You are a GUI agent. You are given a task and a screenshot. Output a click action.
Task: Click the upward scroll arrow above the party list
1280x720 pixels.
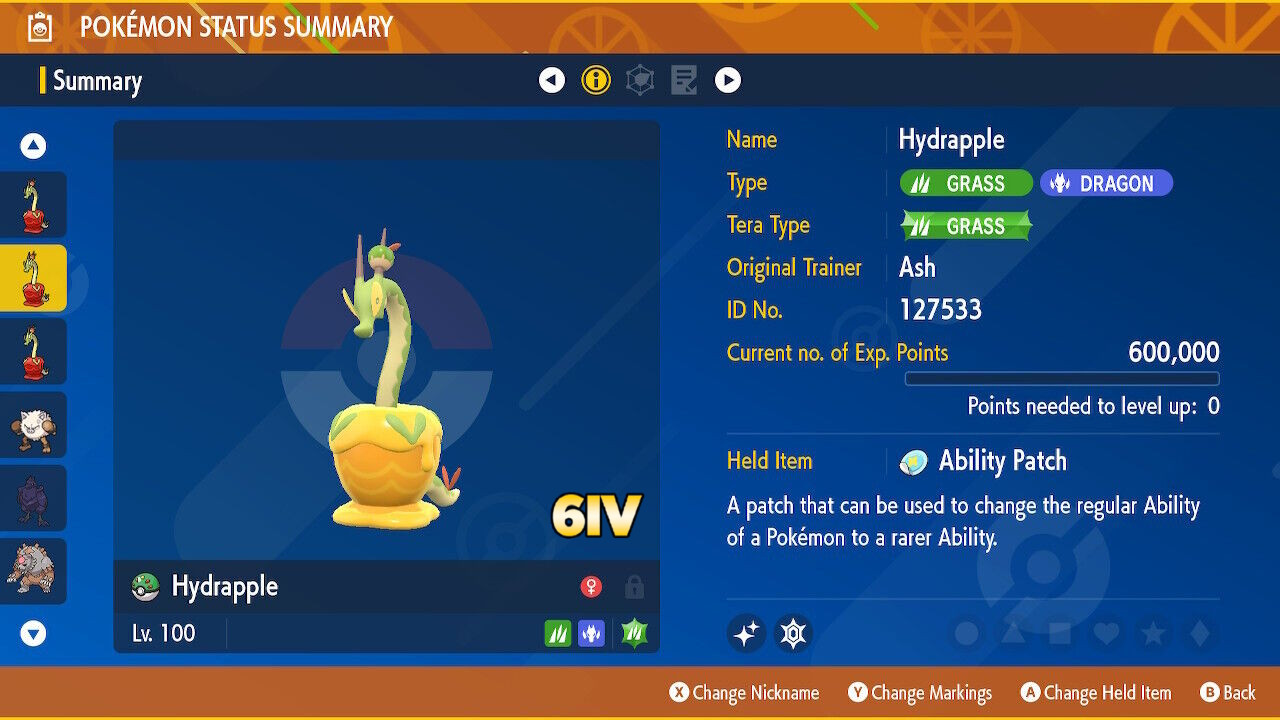point(33,145)
